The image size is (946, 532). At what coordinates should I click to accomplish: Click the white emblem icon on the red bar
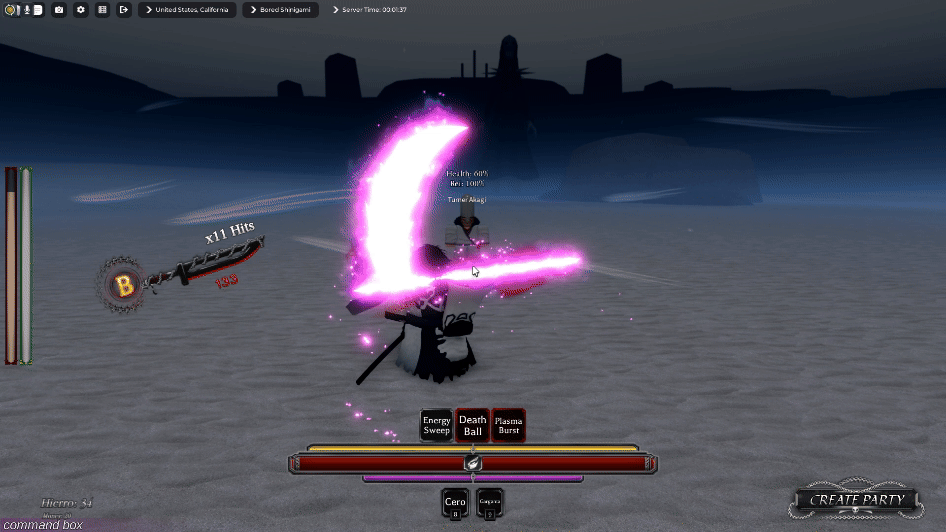tap(473, 463)
